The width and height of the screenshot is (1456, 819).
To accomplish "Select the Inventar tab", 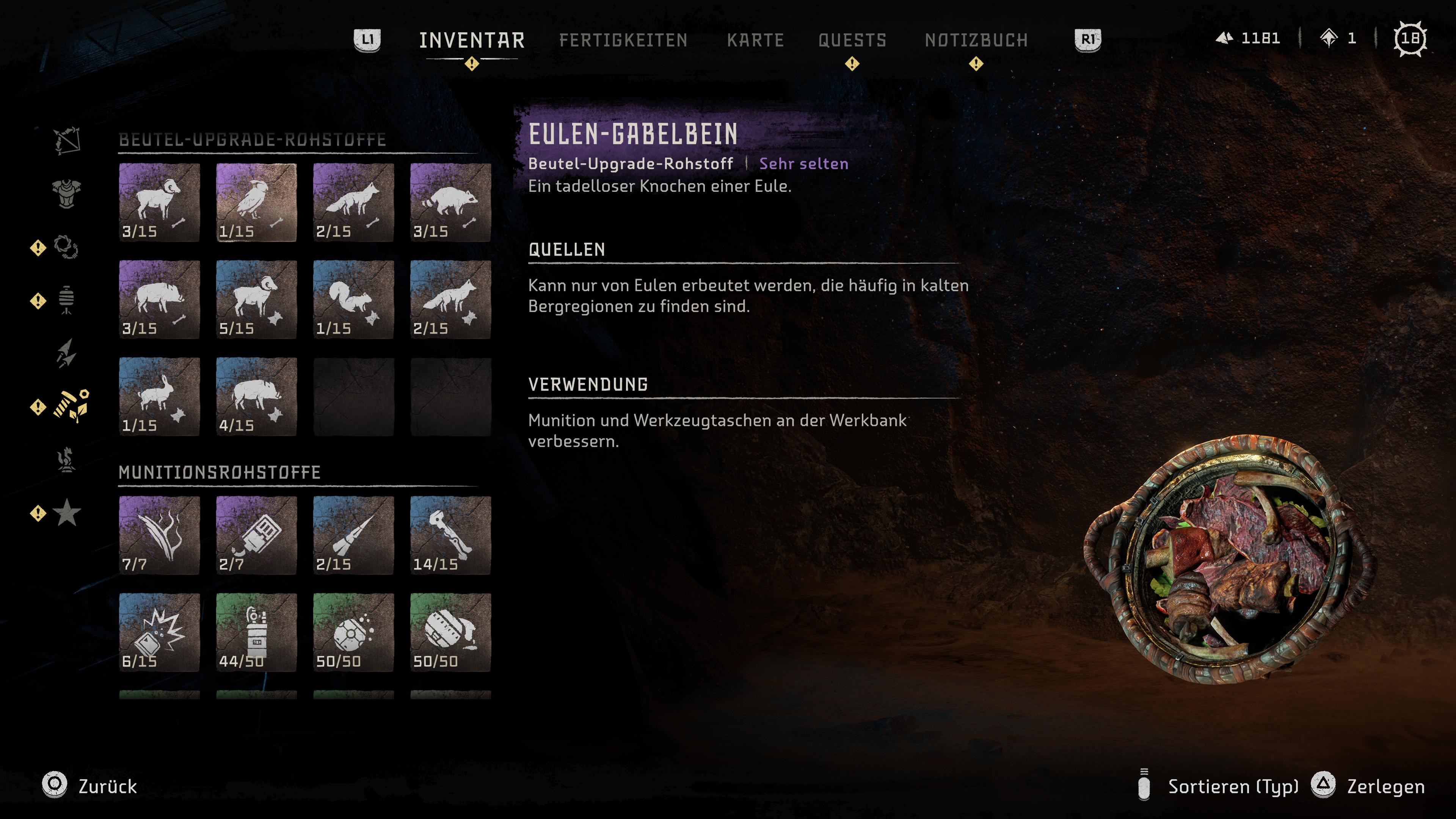I will (471, 40).
